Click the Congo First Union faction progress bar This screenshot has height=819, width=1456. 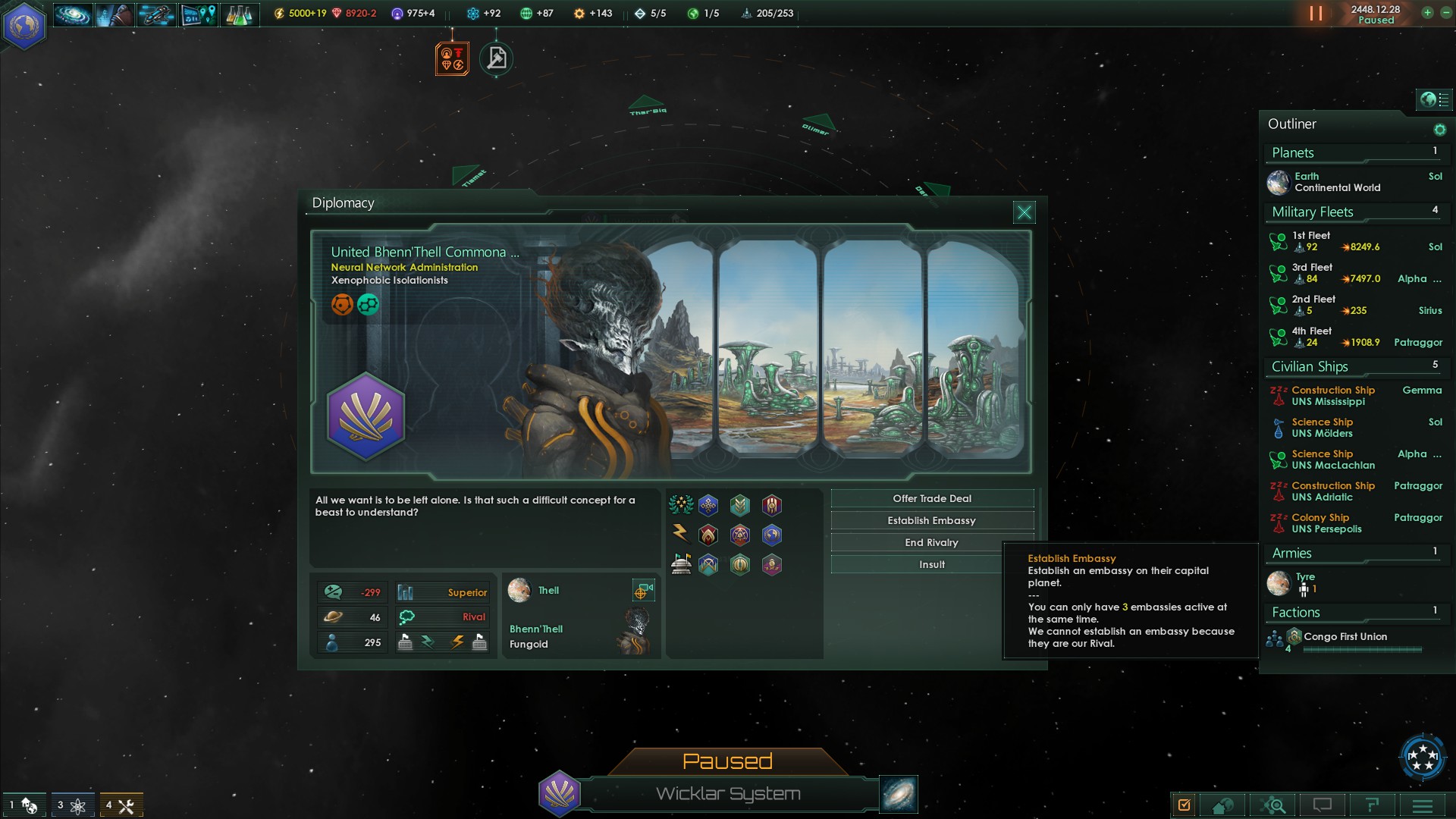point(1361,650)
